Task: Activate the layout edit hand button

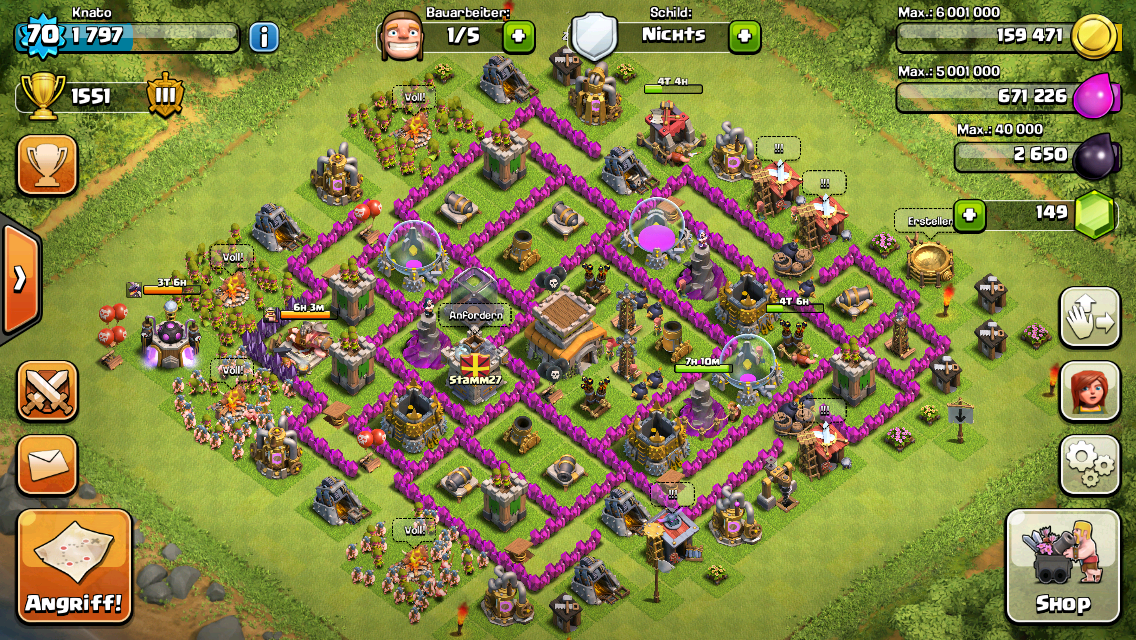Action: [1089, 319]
